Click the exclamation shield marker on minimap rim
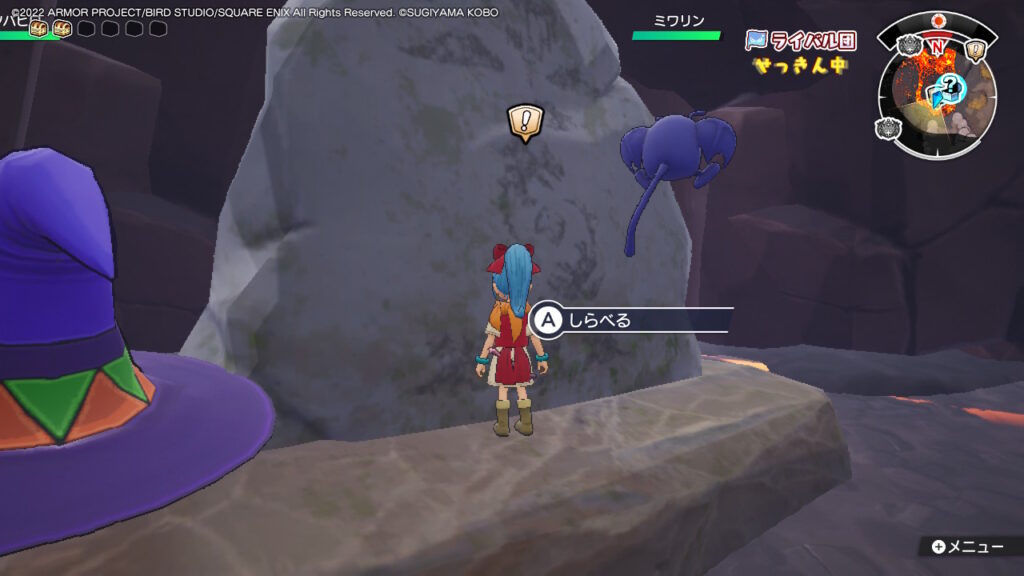1024x576 pixels. click(977, 49)
